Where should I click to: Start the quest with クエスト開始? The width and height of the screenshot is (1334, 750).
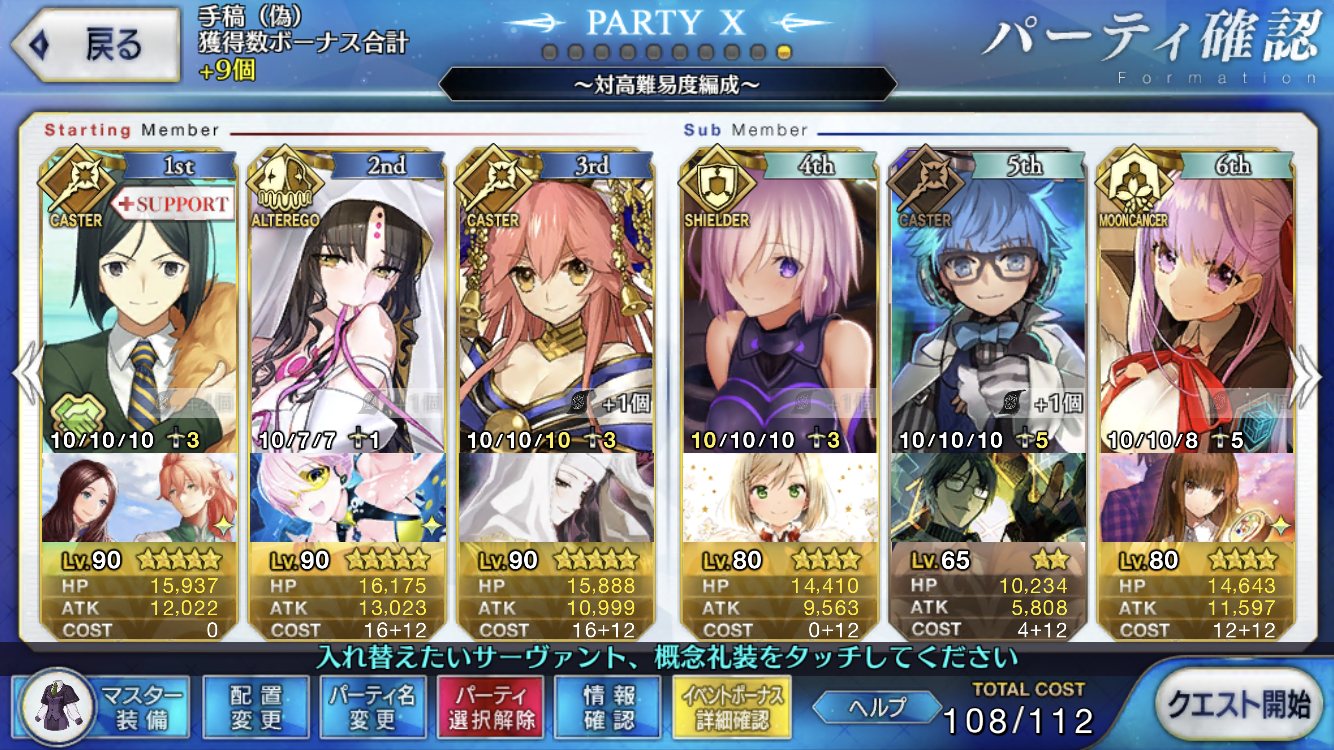1240,705
